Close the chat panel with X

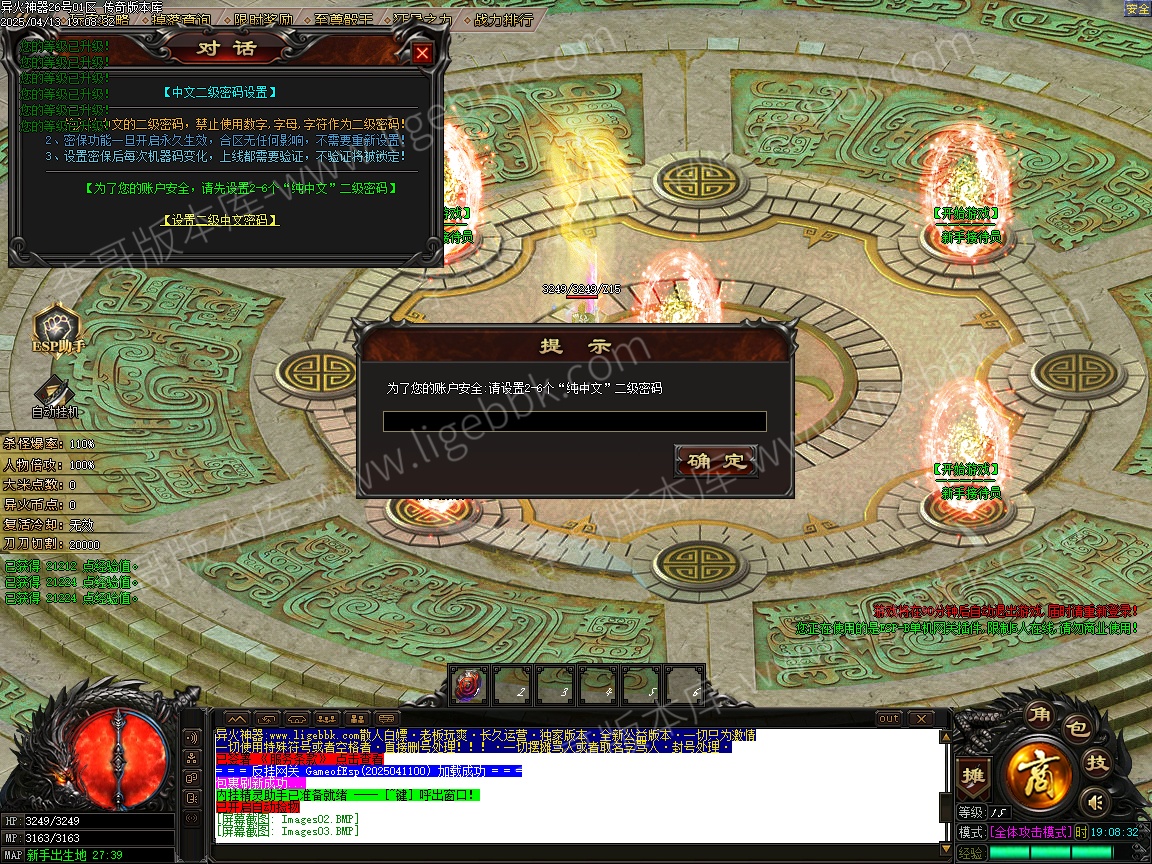click(x=919, y=718)
